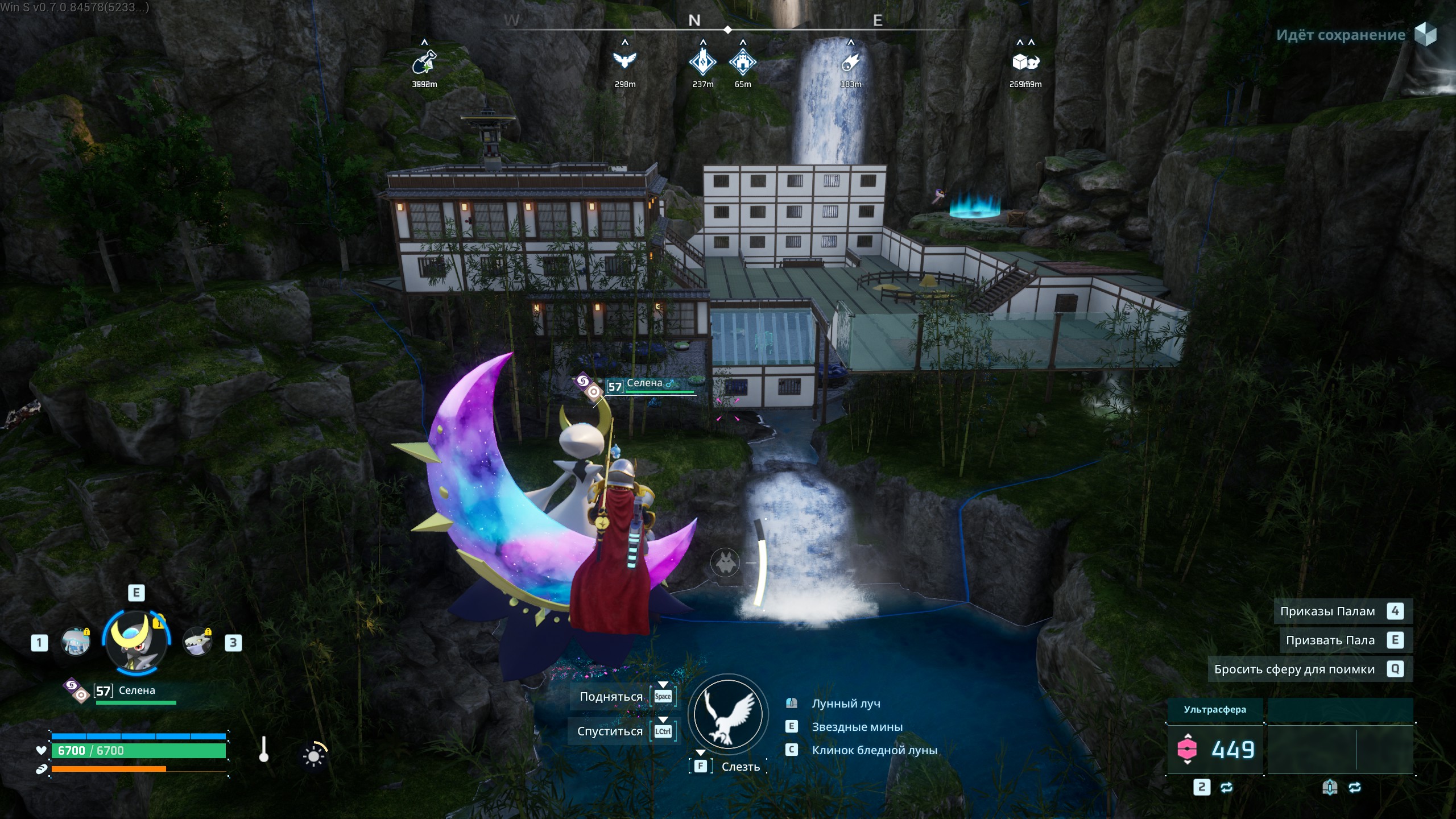Select the base marker at 65m on compass
The image size is (1456, 819).
[x=742, y=61]
